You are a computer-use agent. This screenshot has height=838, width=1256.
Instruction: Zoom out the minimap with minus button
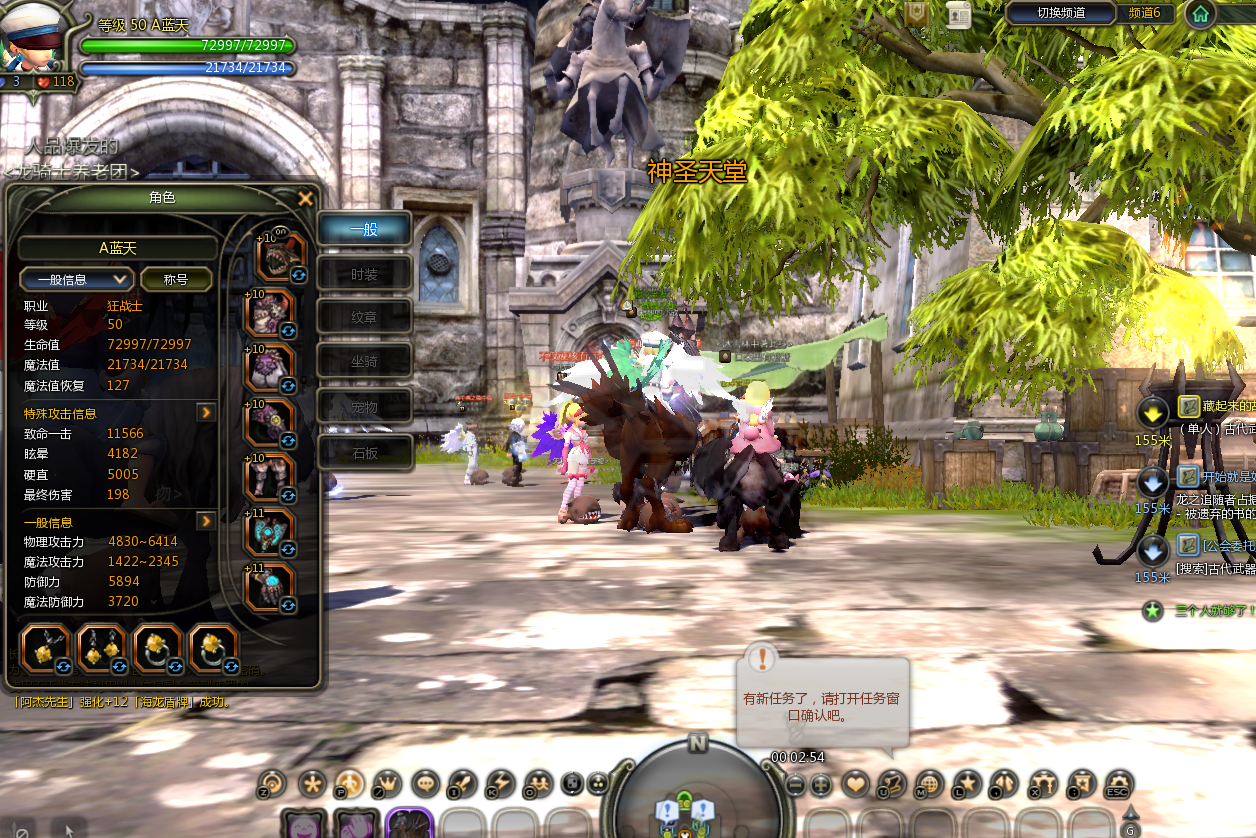(795, 785)
